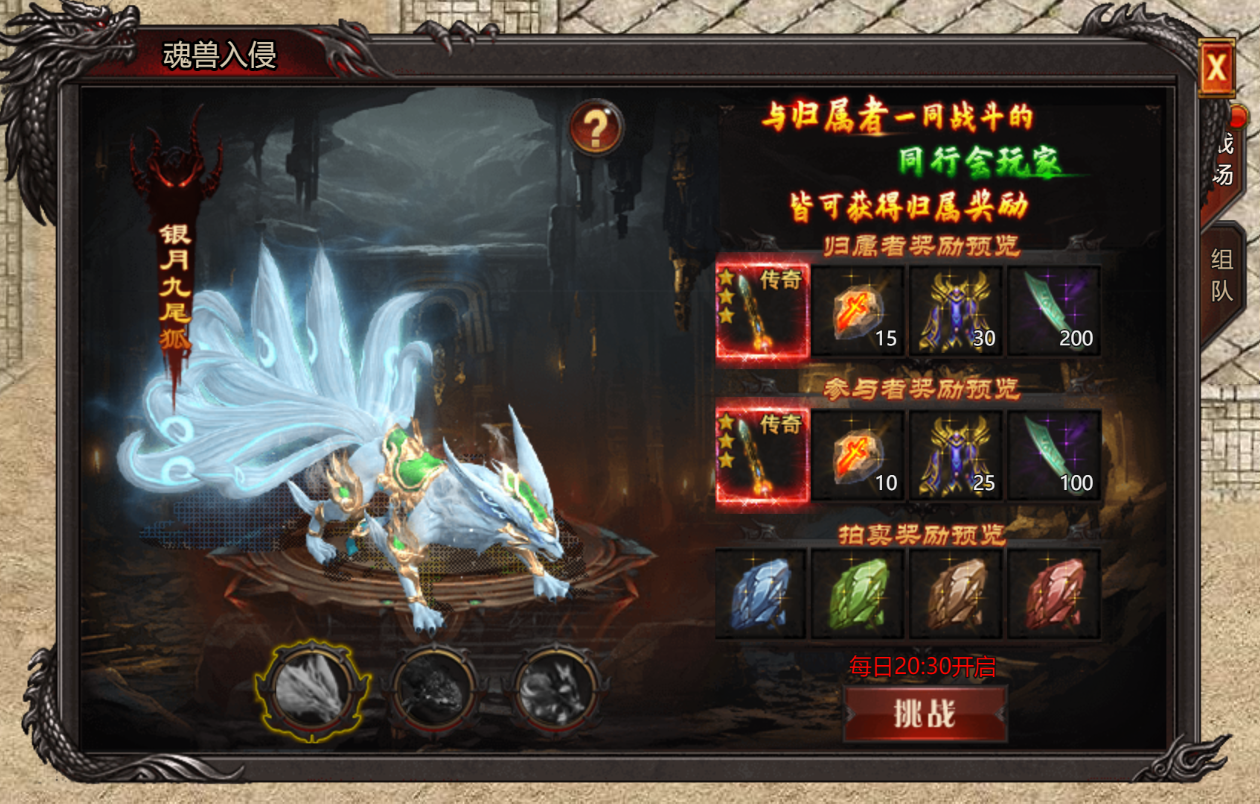Select the blue crystal auction reward
Screen dimensions: 1260x804
(x=762, y=594)
